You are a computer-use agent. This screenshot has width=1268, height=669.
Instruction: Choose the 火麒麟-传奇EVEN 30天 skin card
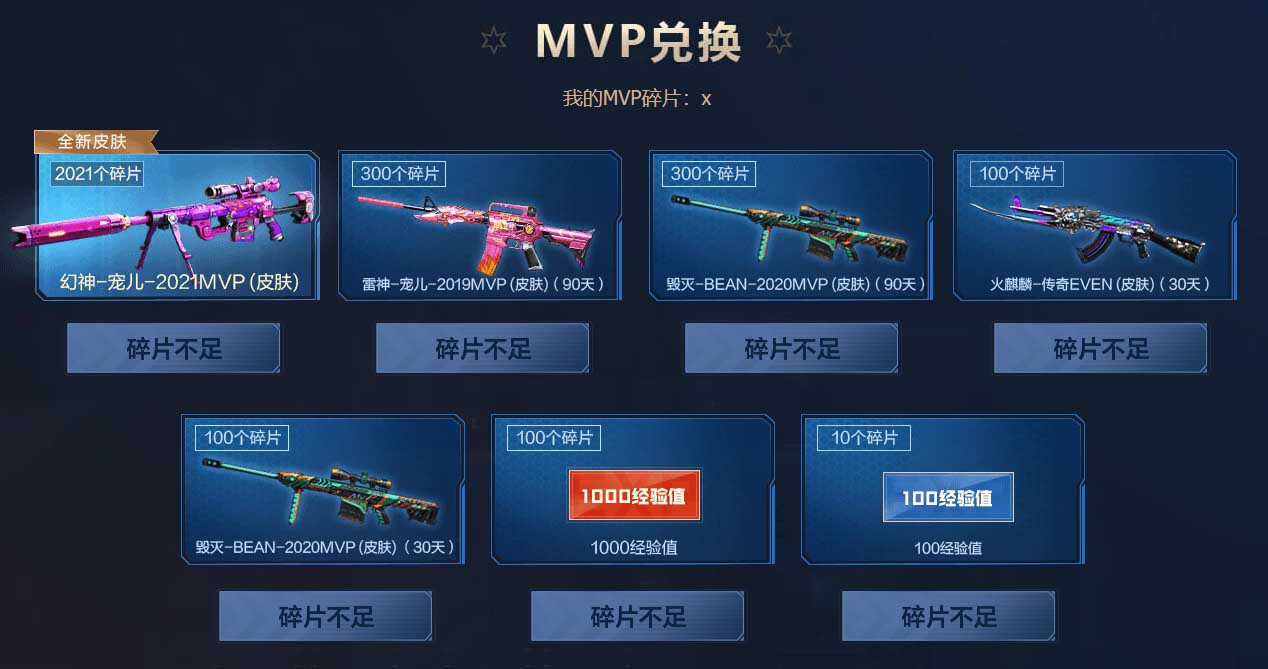click(x=1095, y=226)
